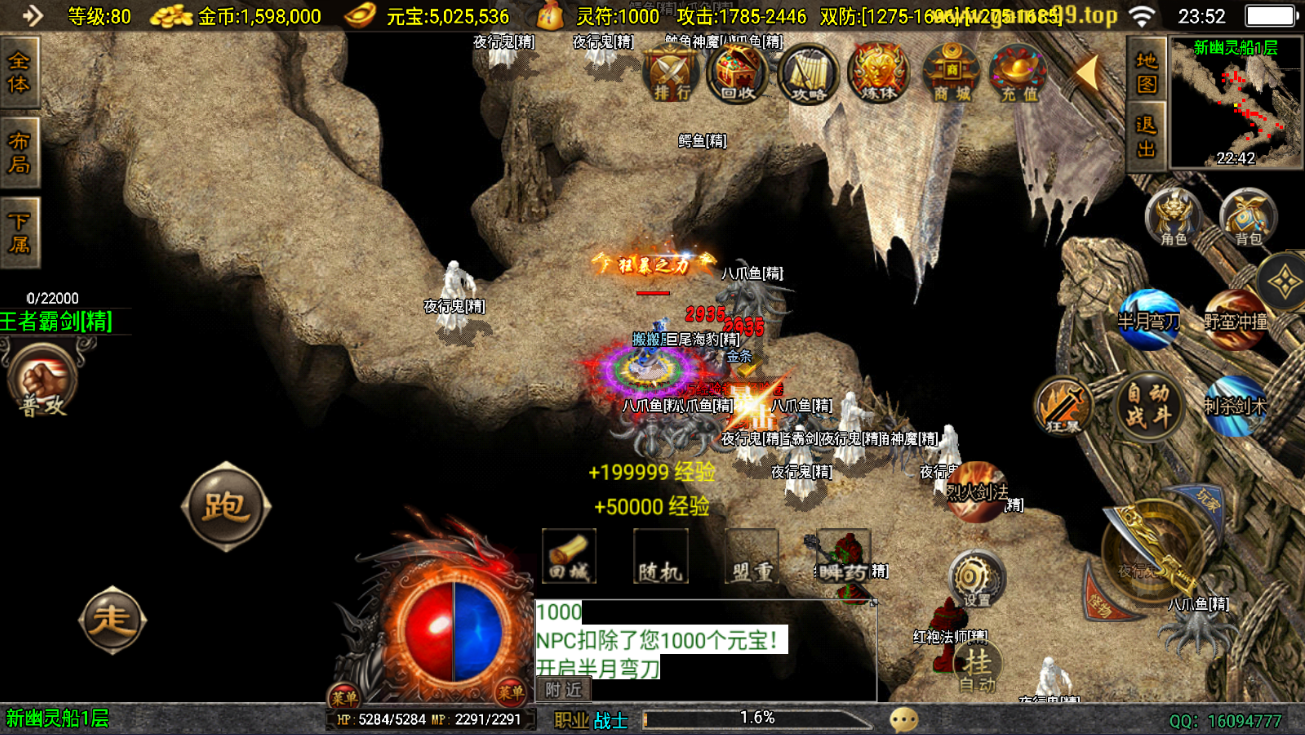The image size is (1305, 735).
Task: Select the 全体 tab on the left
Action: click(x=19, y=72)
